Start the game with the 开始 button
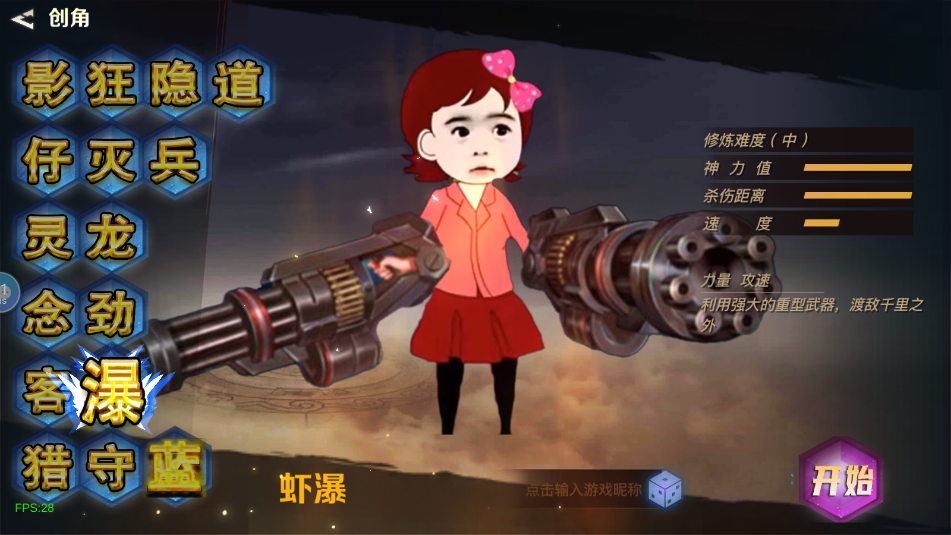This screenshot has width=951, height=535. coord(842,481)
